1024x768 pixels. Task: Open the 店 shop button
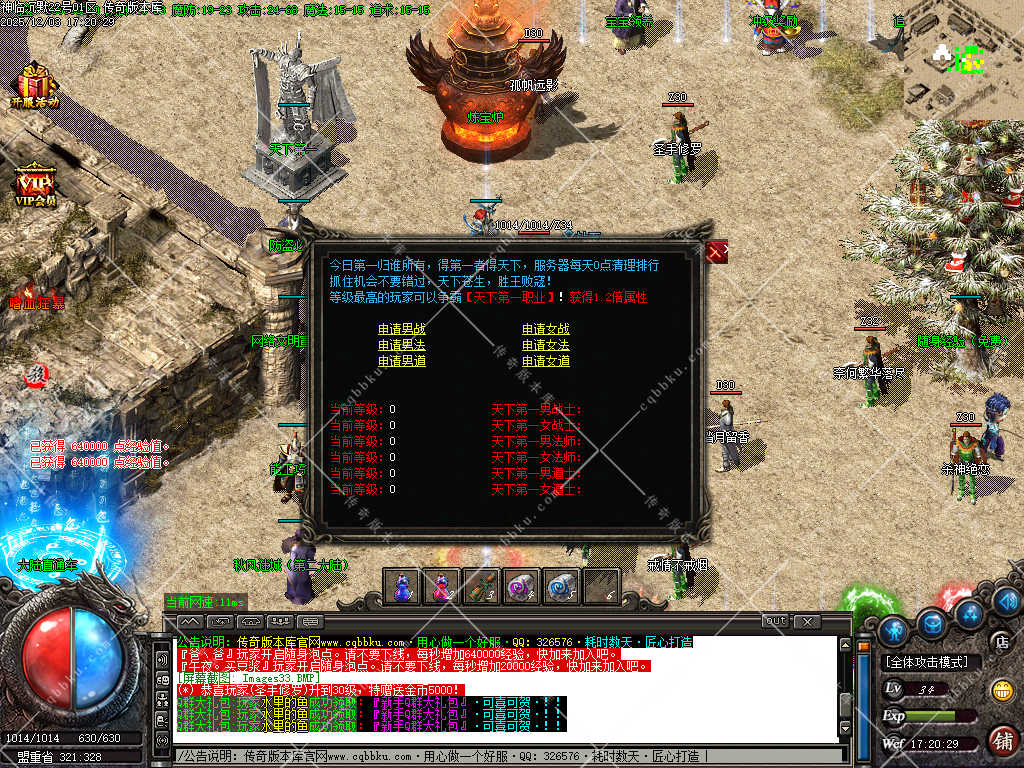[x=1000, y=642]
